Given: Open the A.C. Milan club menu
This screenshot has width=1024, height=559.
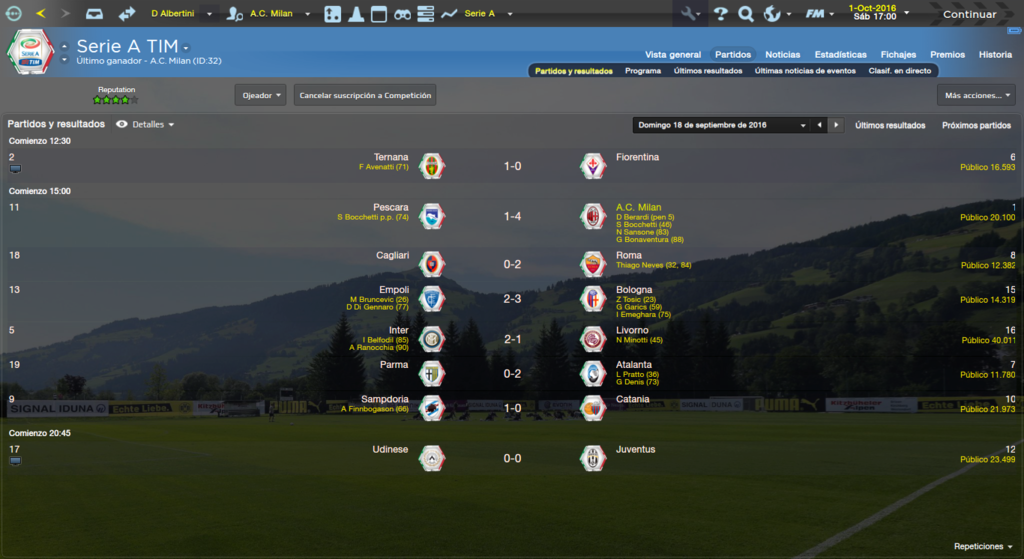Looking at the screenshot, I should click(x=270, y=14).
